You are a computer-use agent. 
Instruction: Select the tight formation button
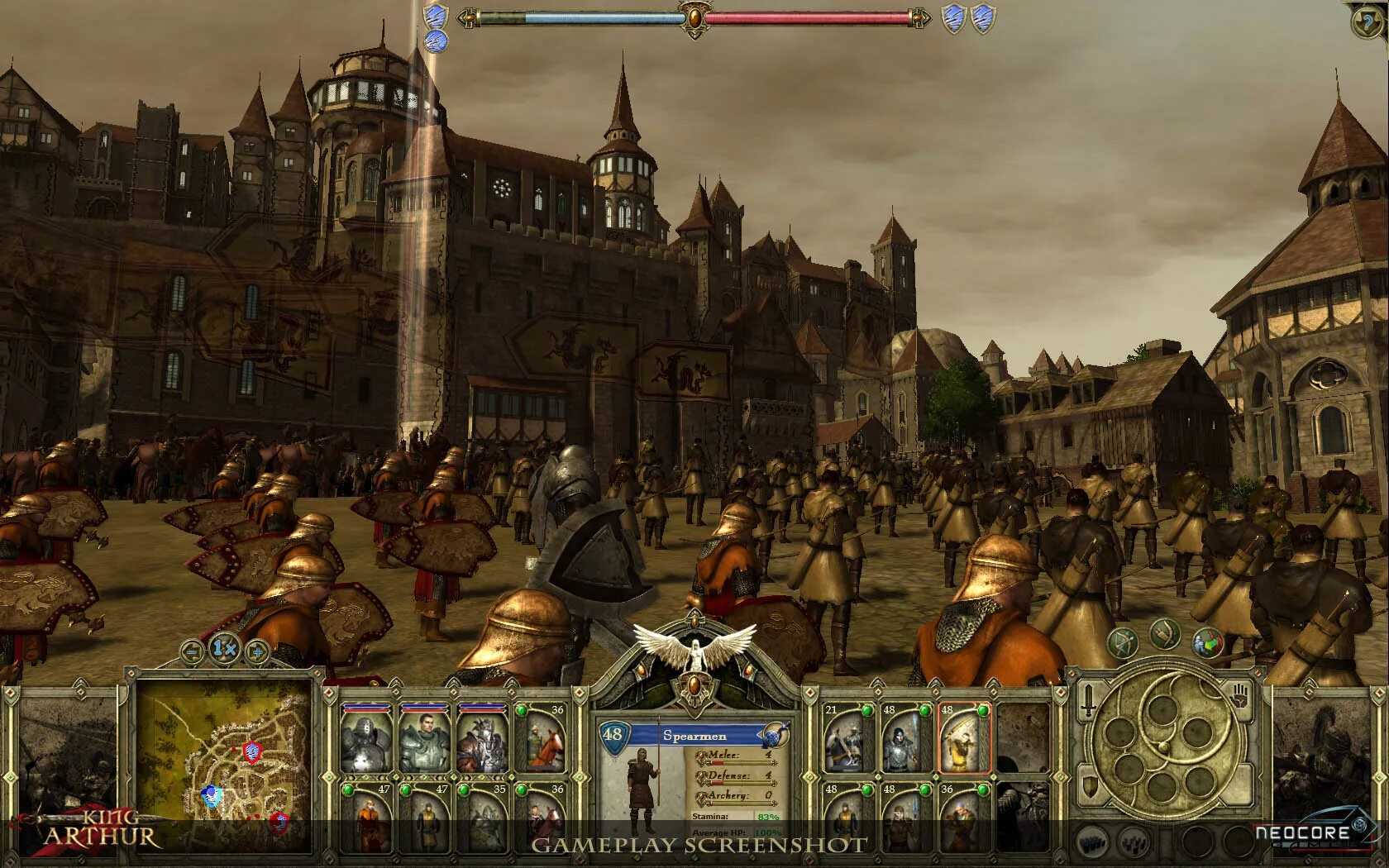pyautogui.click(x=1094, y=842)
